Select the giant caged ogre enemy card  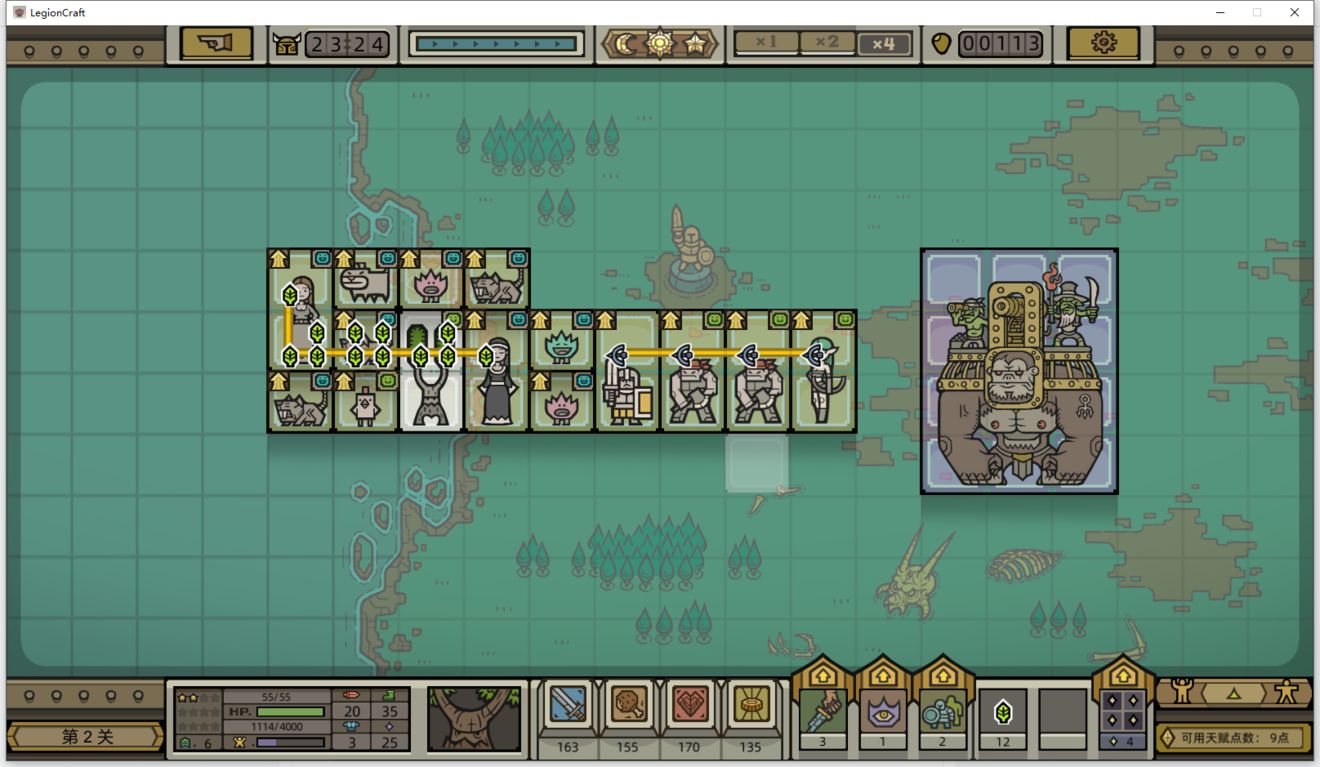pos(1019,371)
